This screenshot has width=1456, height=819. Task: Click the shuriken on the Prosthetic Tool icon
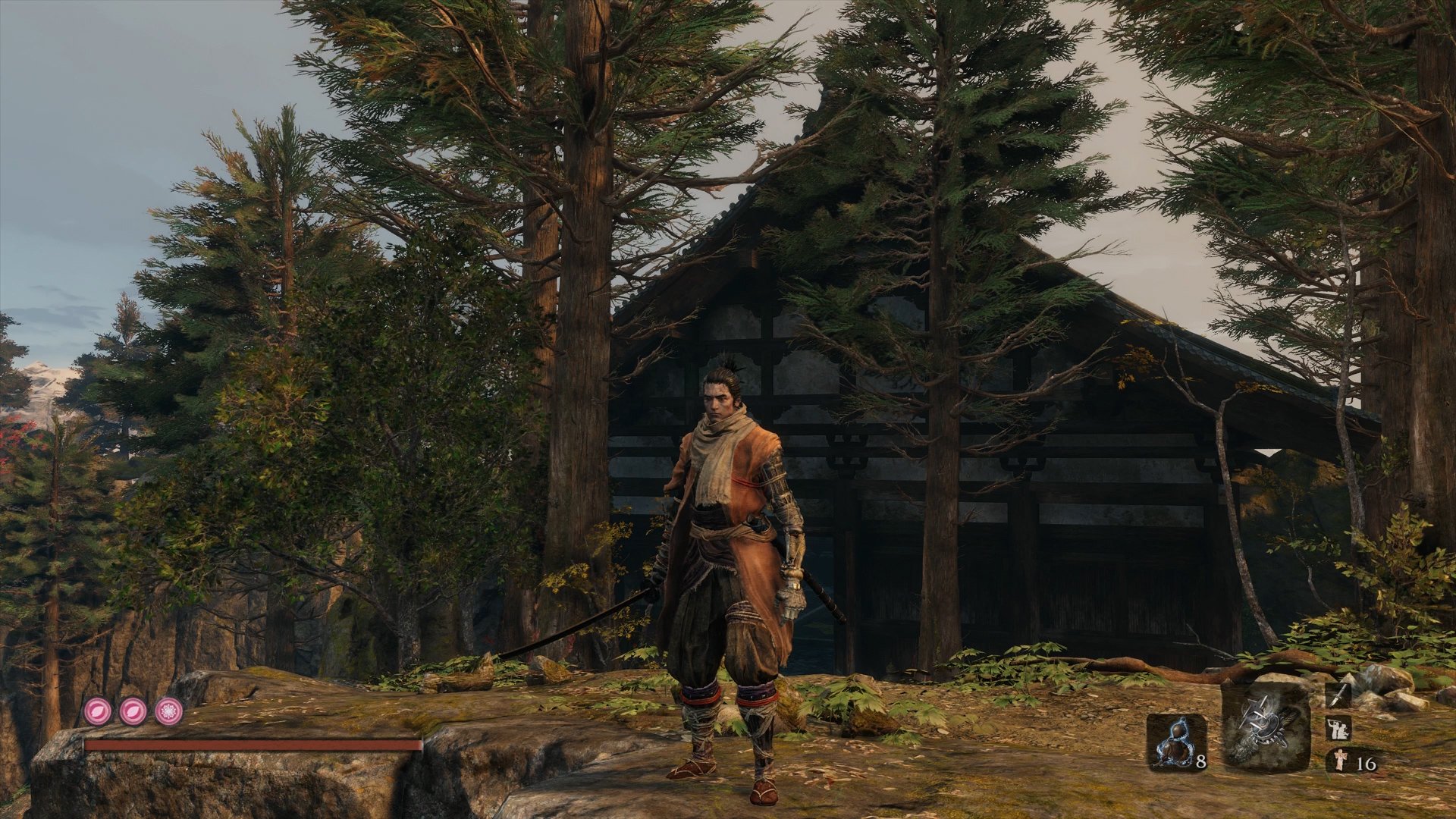point(1255,707)
